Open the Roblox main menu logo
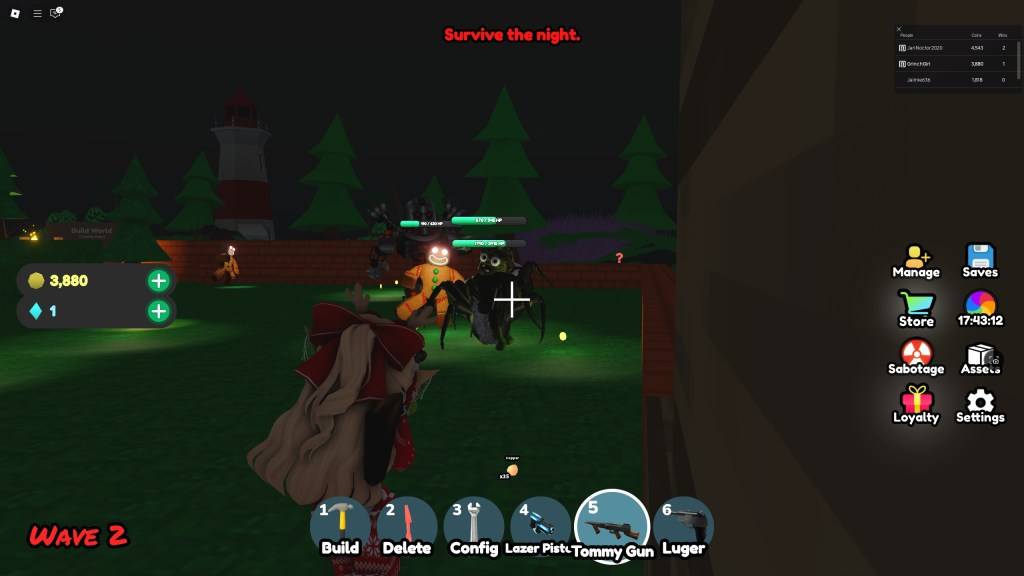 tap(16, 13)
